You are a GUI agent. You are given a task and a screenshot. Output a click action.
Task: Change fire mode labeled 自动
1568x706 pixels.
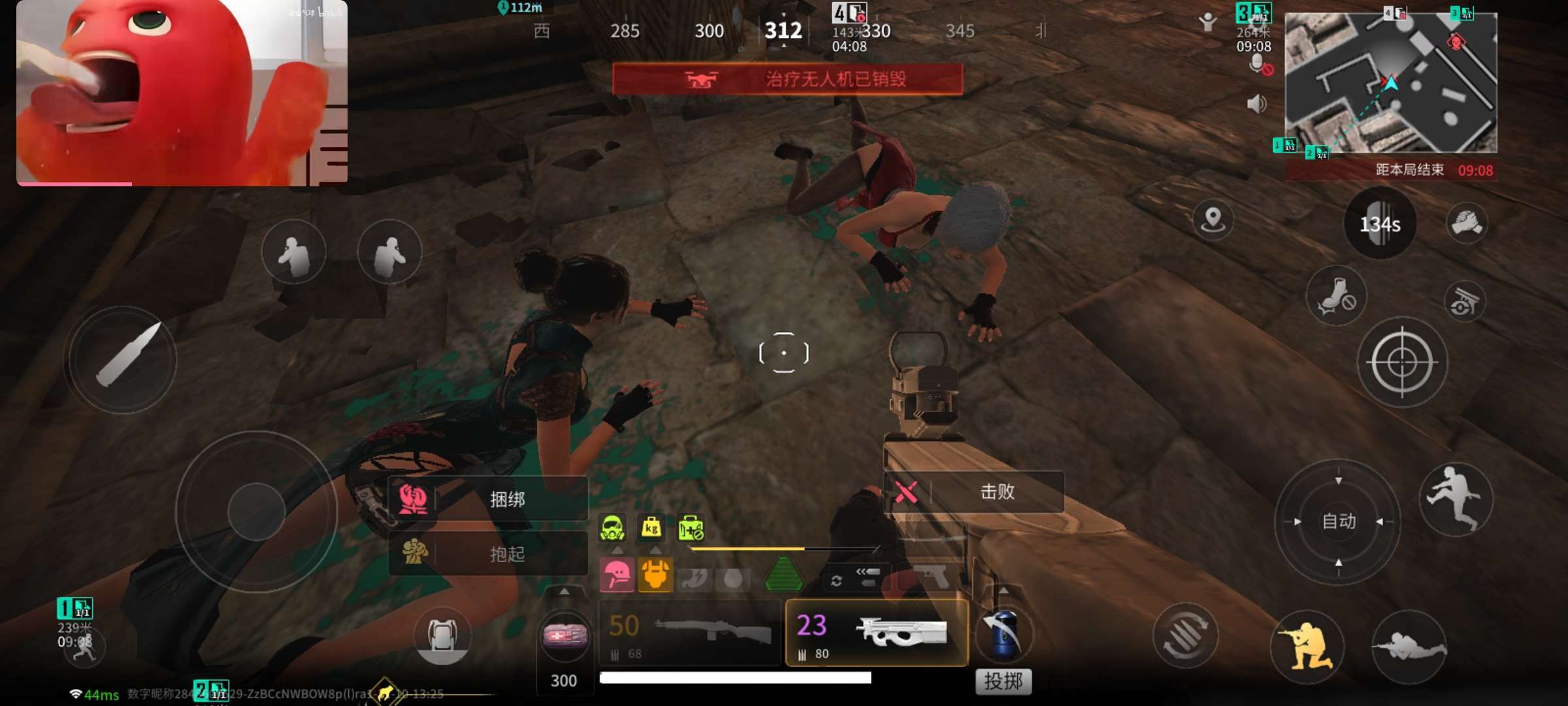(1338, 521)
